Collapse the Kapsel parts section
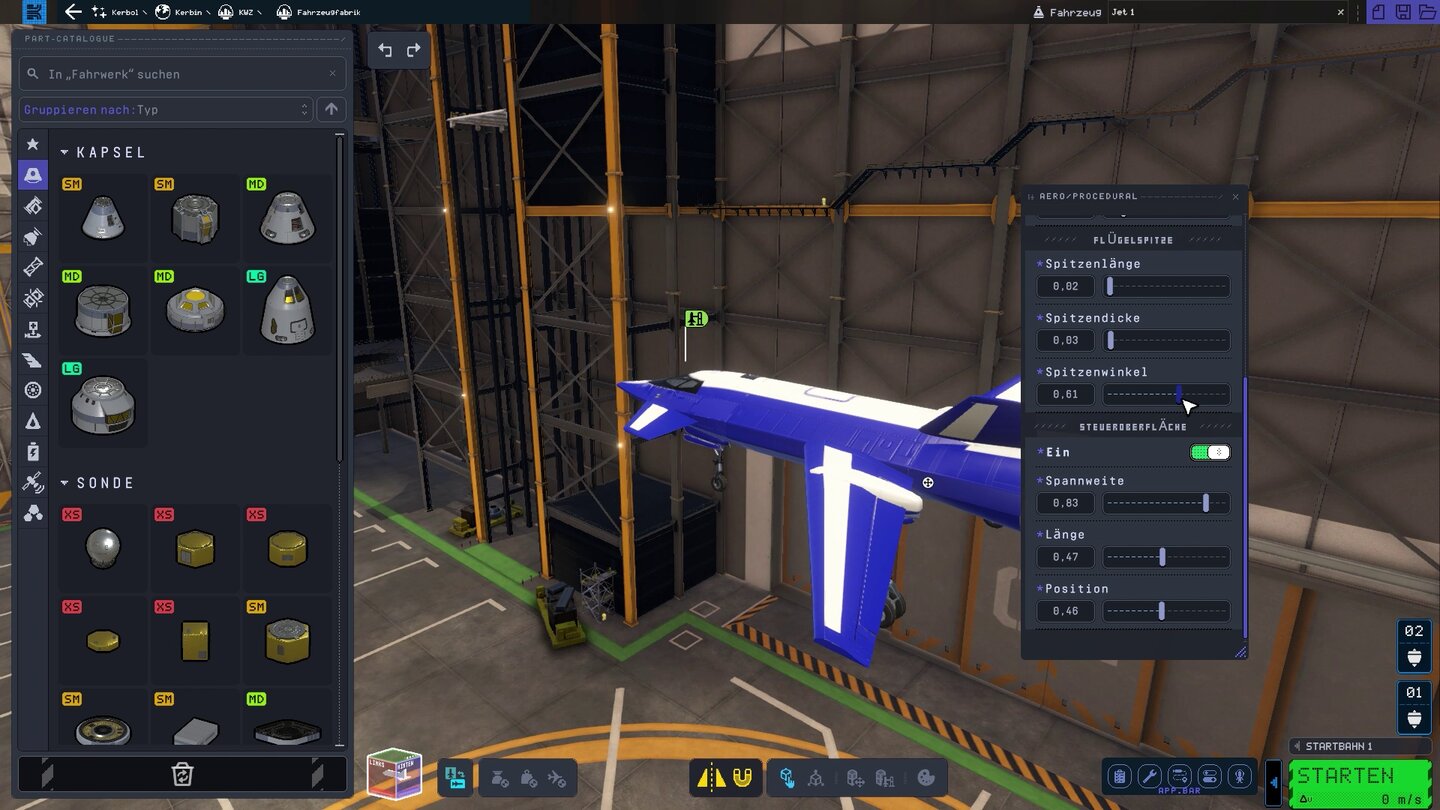The height and width of the screenshot is (810, 1440). pos(65,152)
